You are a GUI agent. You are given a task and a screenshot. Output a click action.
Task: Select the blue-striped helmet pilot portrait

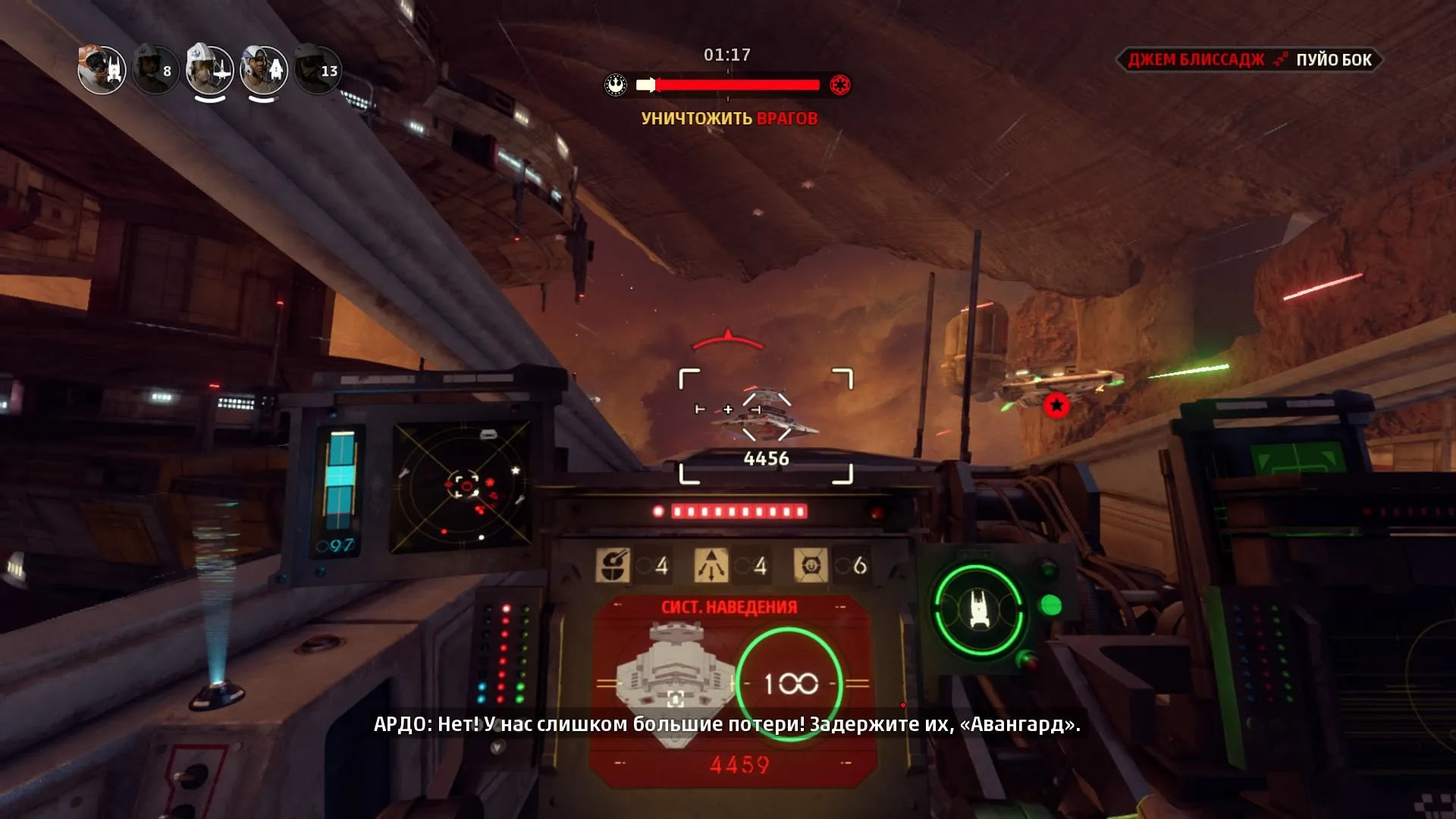point(264,71)
